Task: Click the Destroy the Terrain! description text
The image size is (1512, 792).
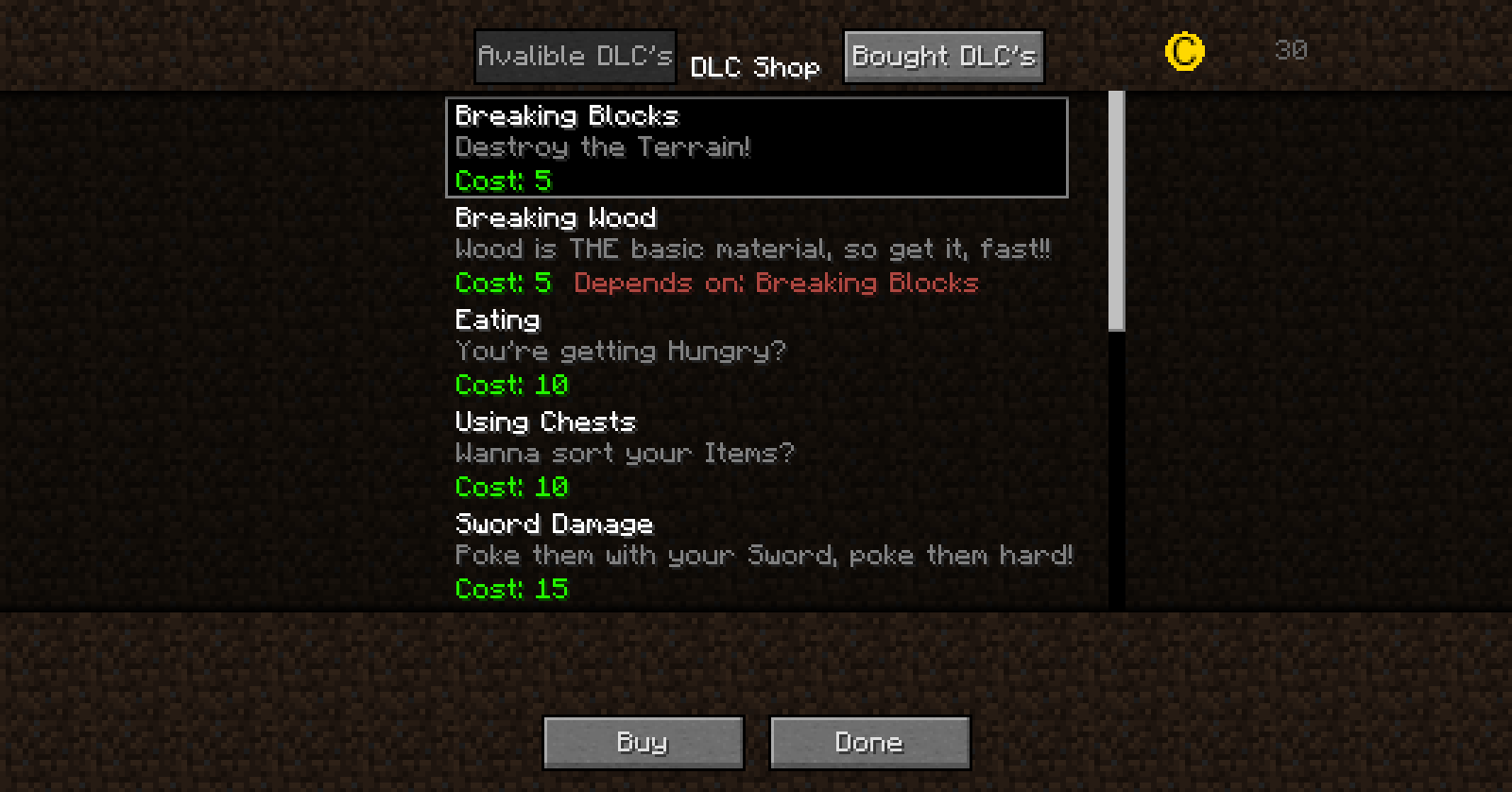Action: (603, 147)
